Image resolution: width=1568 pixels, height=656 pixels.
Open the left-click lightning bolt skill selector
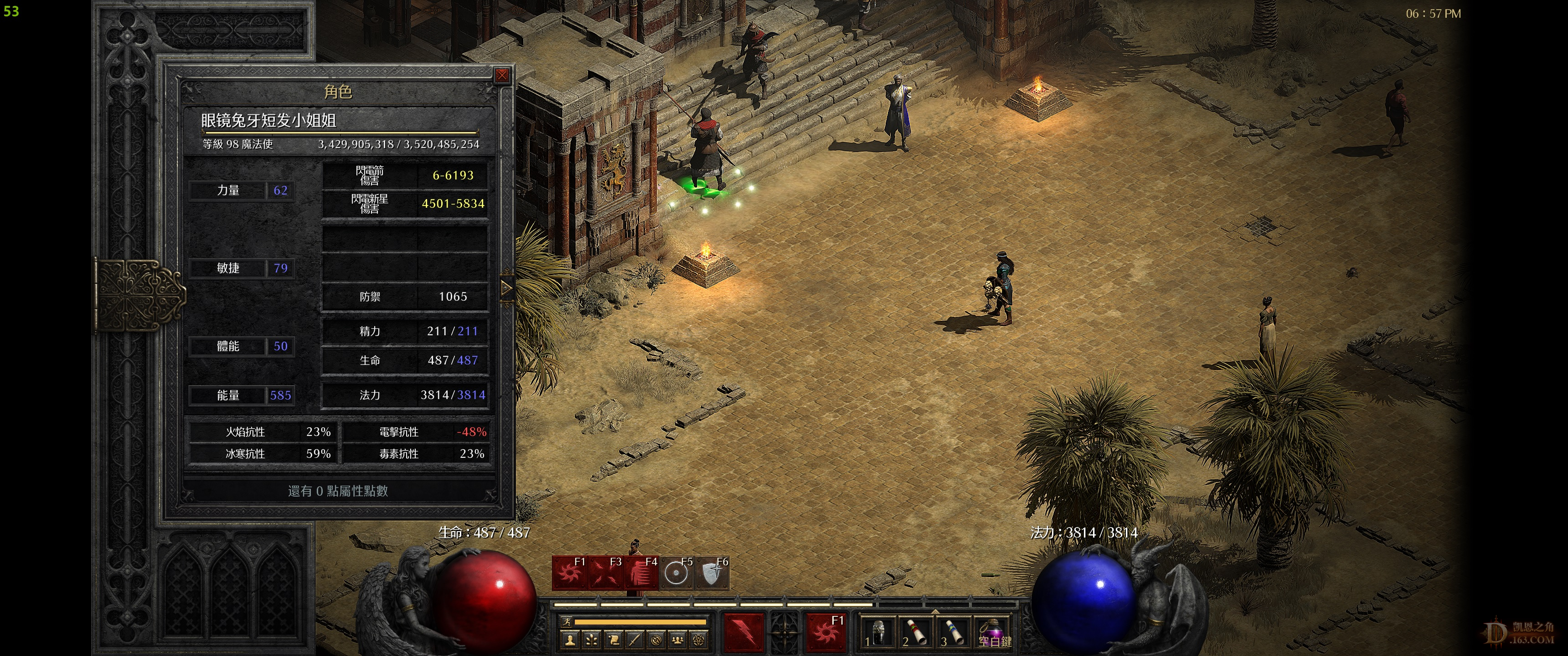743,632
